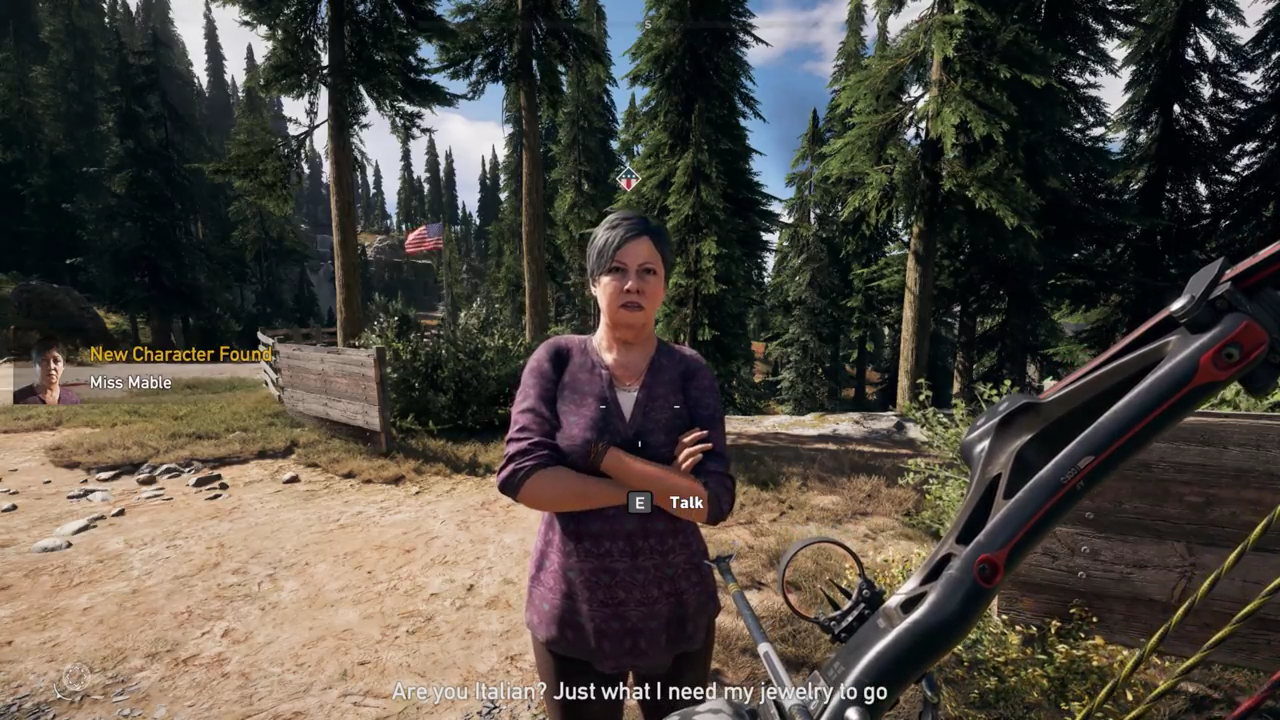Click the American flag on the distant flagpole
1280x720 pixels.
(x=424, y=237)
